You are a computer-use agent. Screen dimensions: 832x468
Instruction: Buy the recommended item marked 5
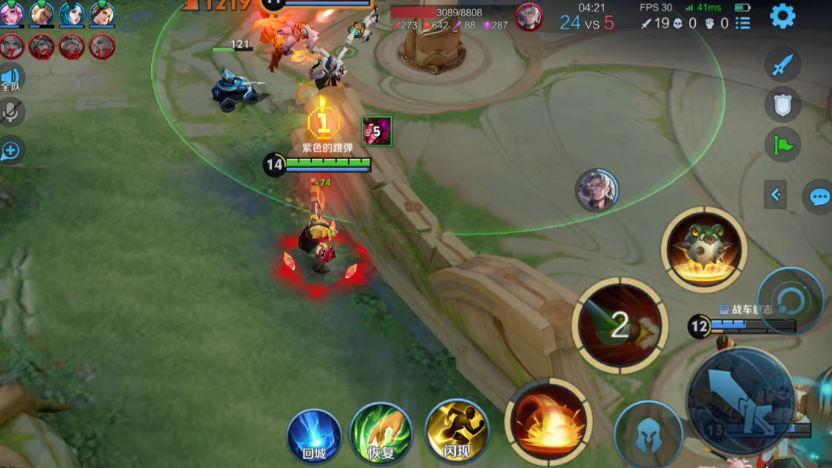377,130
